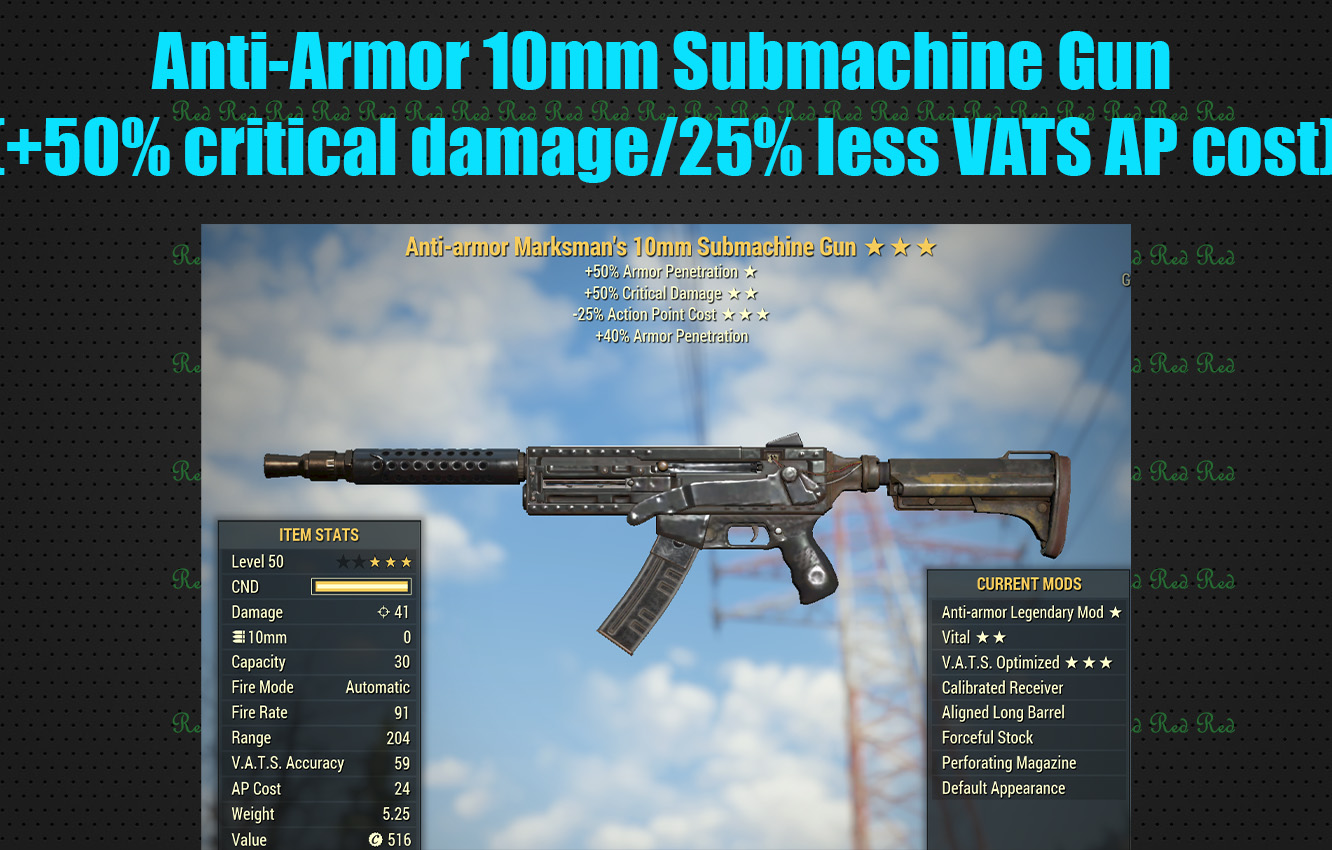
Task: Click the crosshair icon beside Damage value
Action: click(x=384, y=612)
